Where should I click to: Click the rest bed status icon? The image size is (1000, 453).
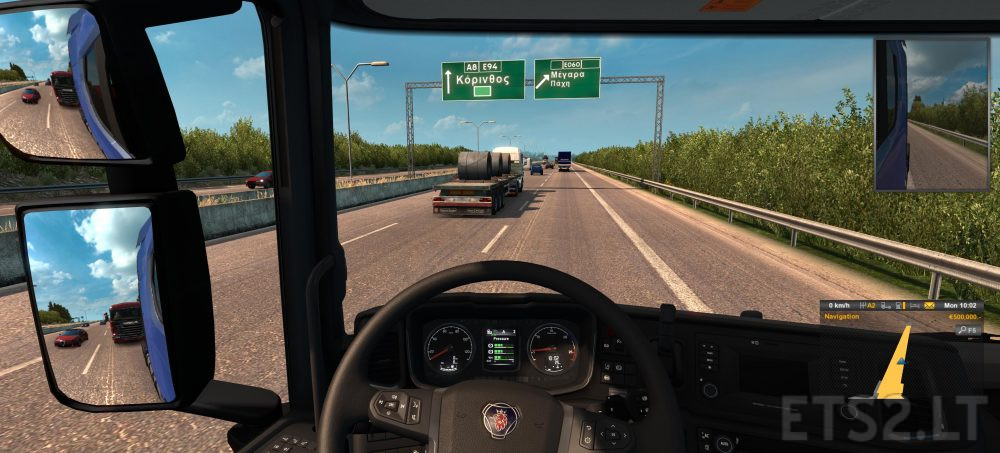(914, 306)
